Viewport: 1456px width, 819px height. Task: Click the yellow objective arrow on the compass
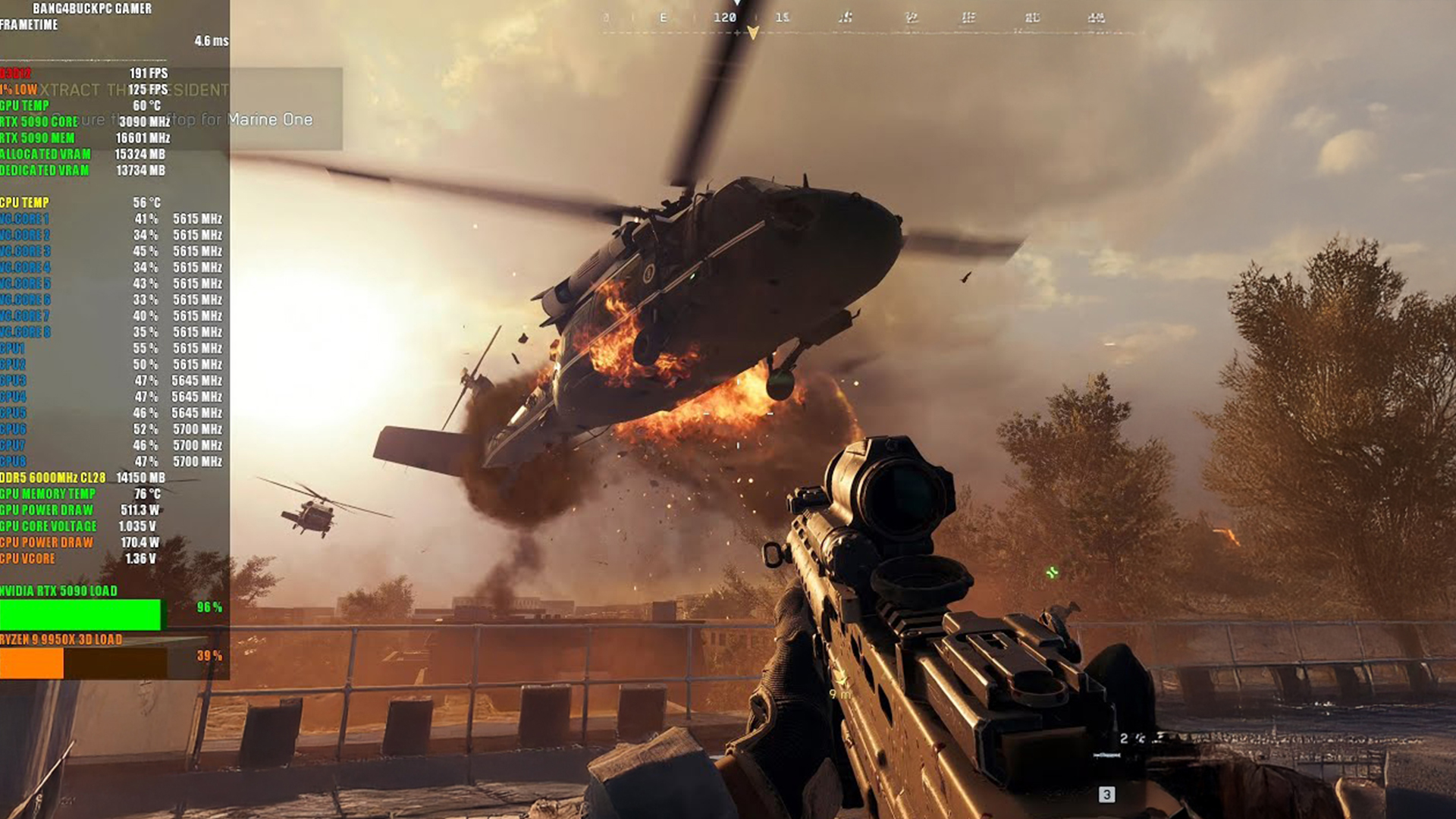[753, 33]
